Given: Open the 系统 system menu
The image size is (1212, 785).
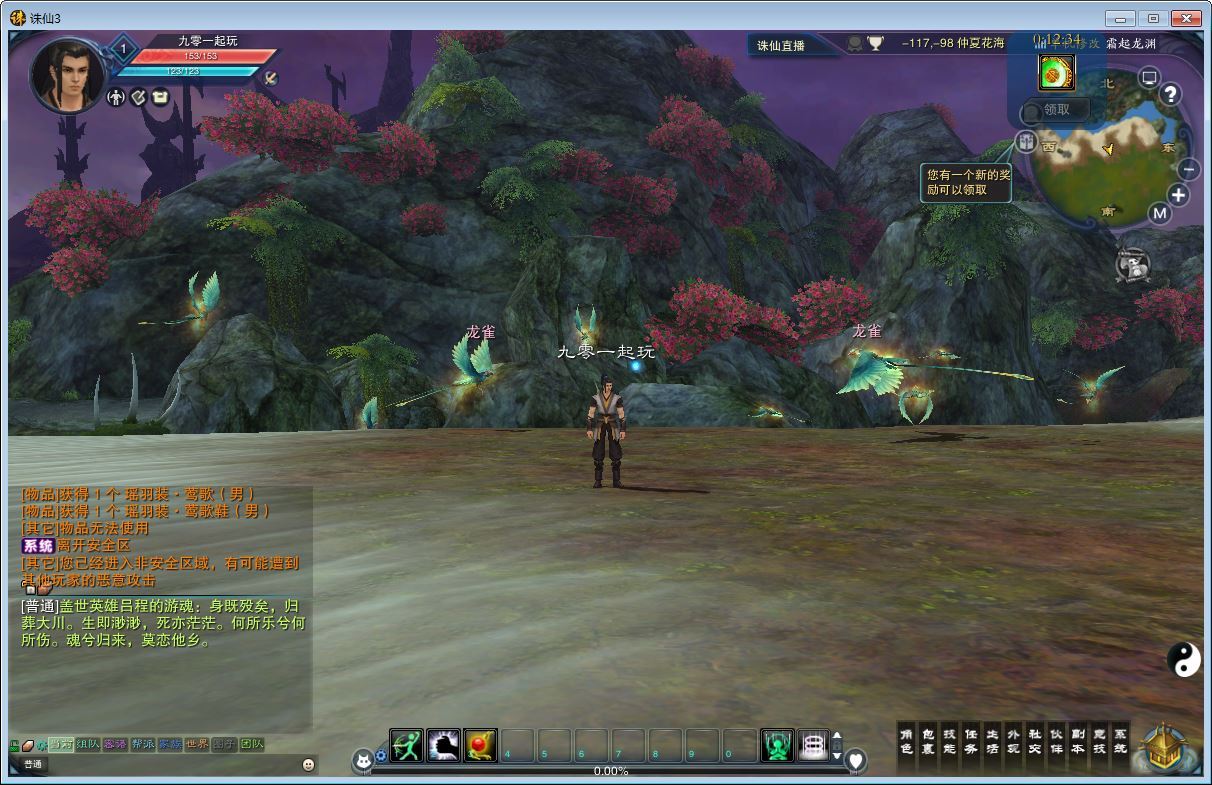Looking at the screenshot, I should click(x=1120, y=741).
